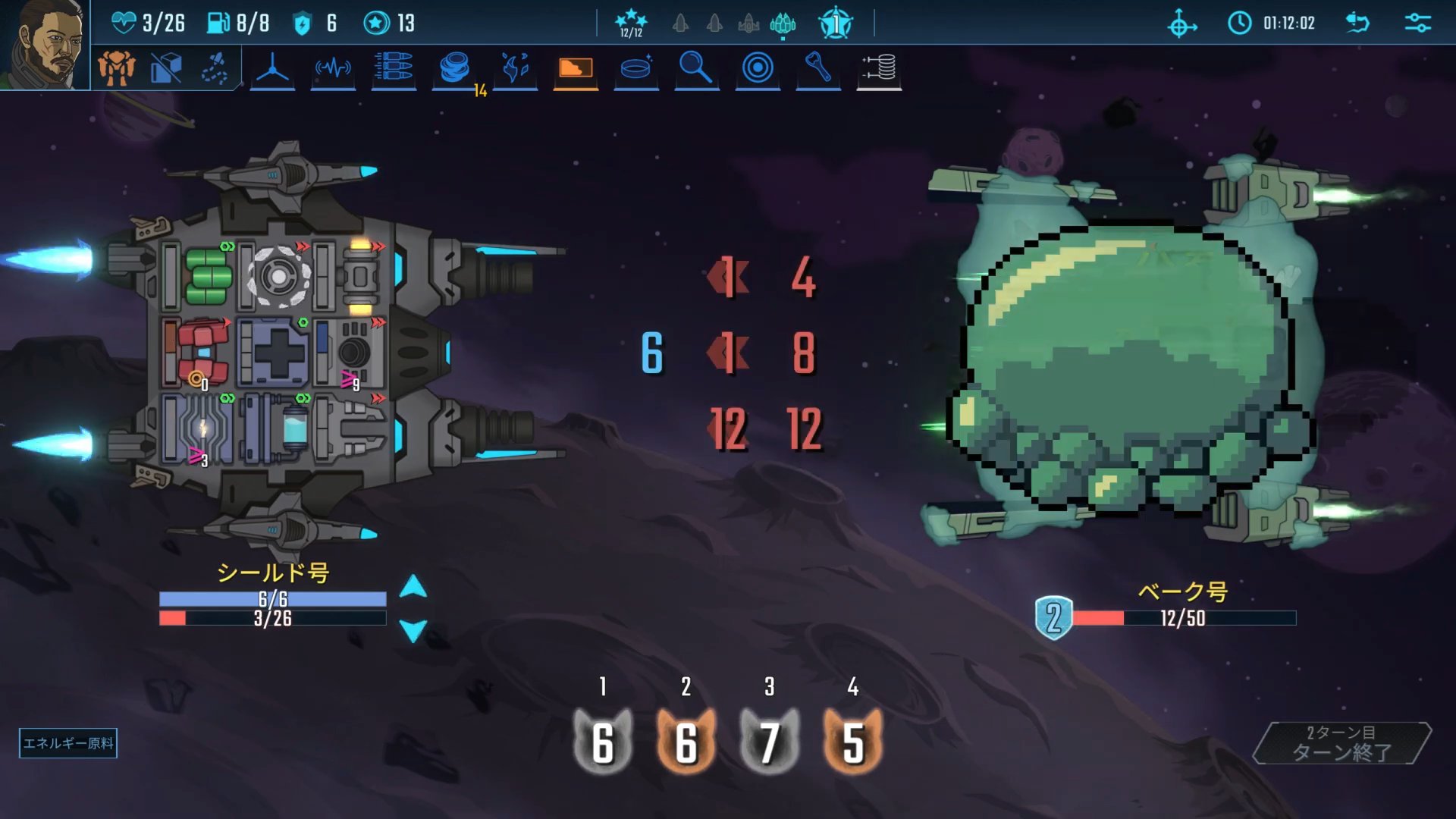The height and width of the screenshot is (819, 1456).
Task: Click the star badge with number 1
Action: click(836, 24)
